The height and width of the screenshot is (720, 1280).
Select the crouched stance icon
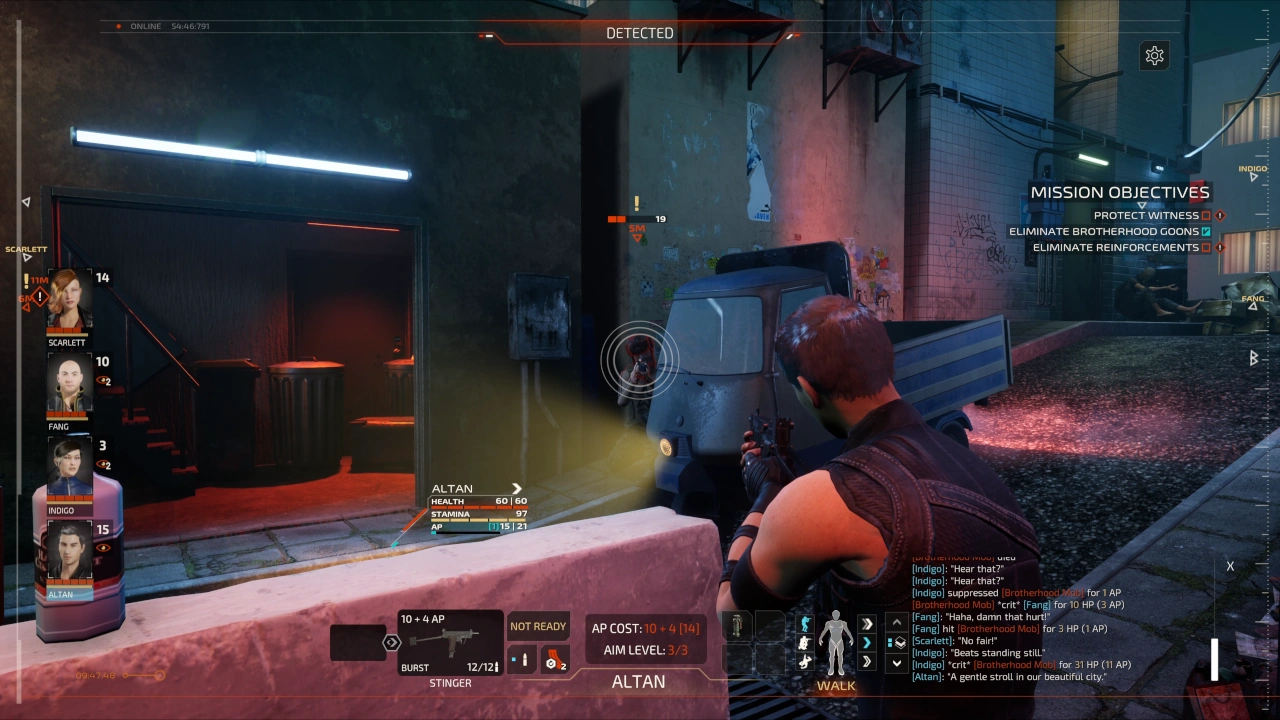[803, 643]
